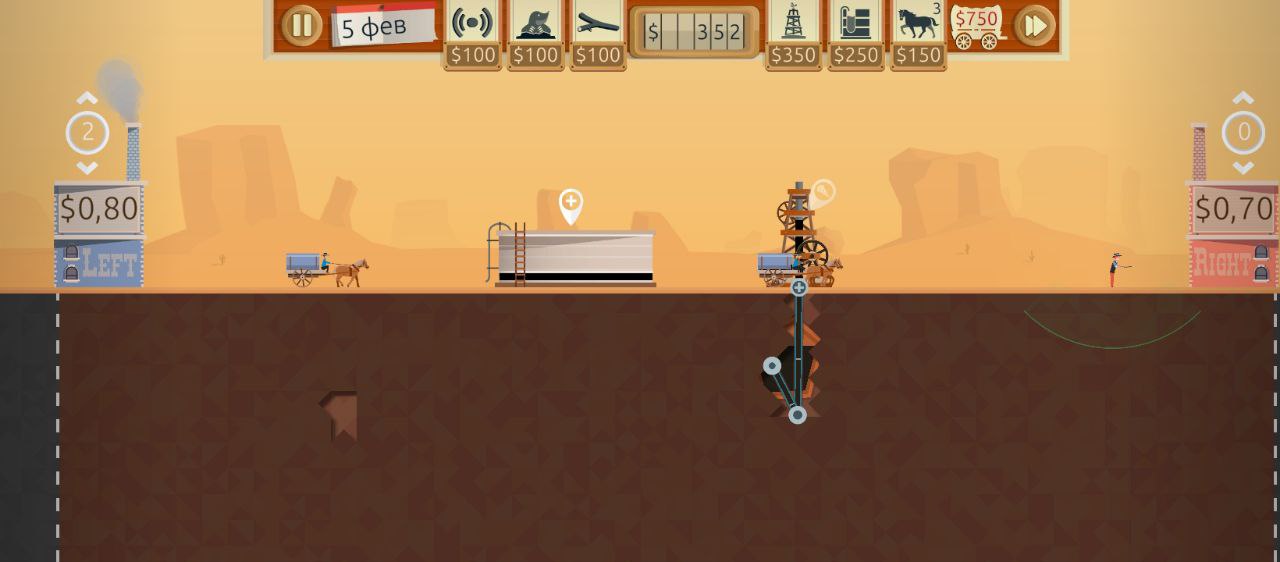Image resolution: width=1280 pixels, height=562 pixels.
Task: Select the plus node atop the drill pipe
Action: coord(799,288)
